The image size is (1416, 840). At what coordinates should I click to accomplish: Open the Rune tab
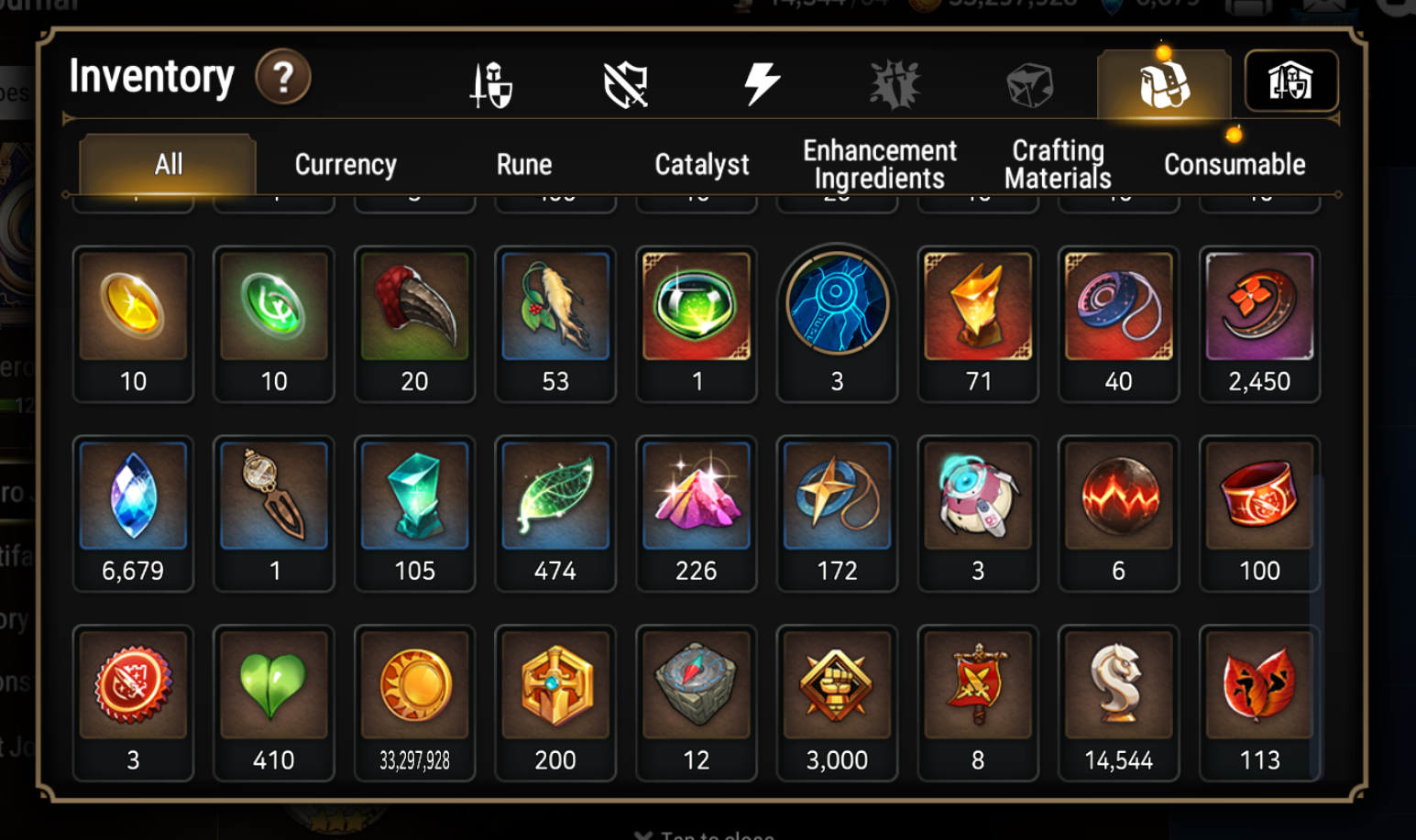click(523, 164)
